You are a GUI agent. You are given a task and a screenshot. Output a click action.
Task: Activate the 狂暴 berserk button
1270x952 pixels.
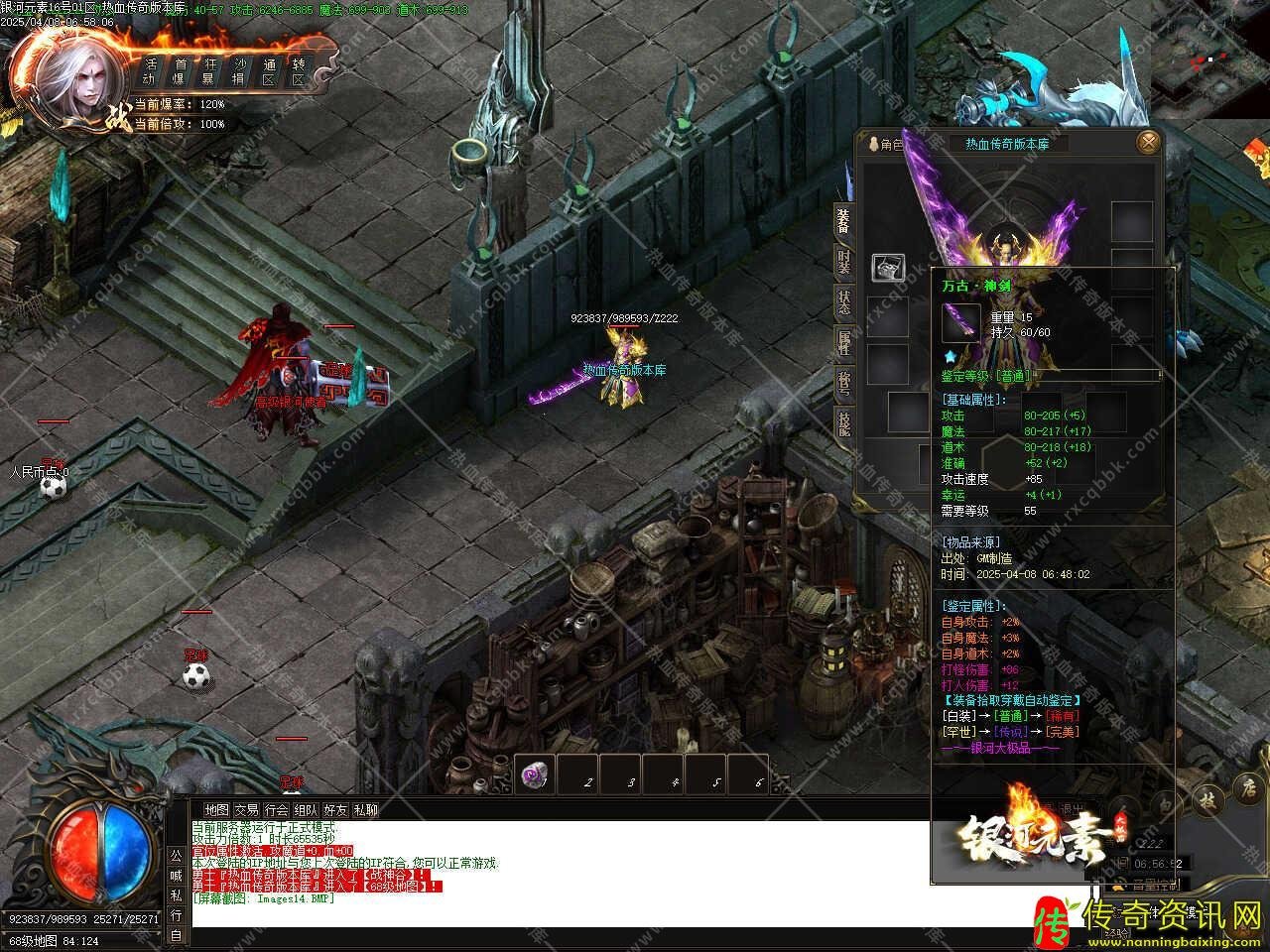click(x=209, y=70)
